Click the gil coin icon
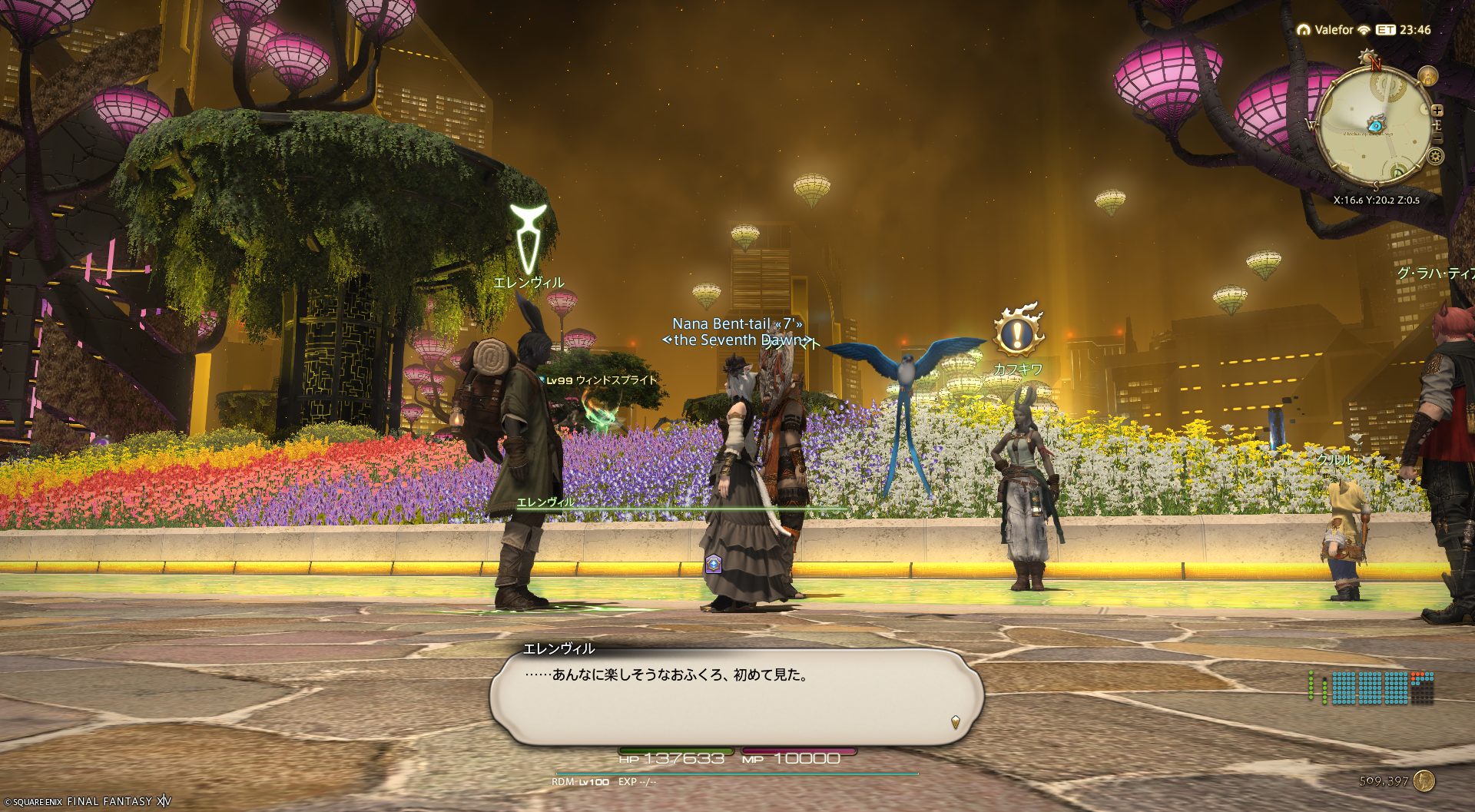Image resolution: width=1475 pixels, height=812 pixels. (1424, 781)
